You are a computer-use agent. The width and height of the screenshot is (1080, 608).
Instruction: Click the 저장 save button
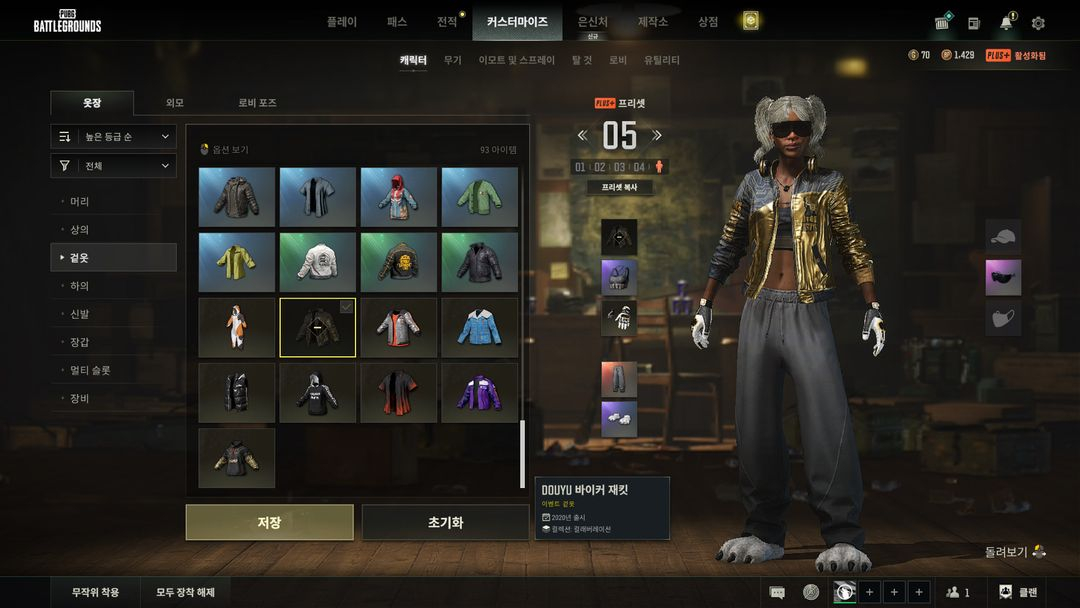269,522
